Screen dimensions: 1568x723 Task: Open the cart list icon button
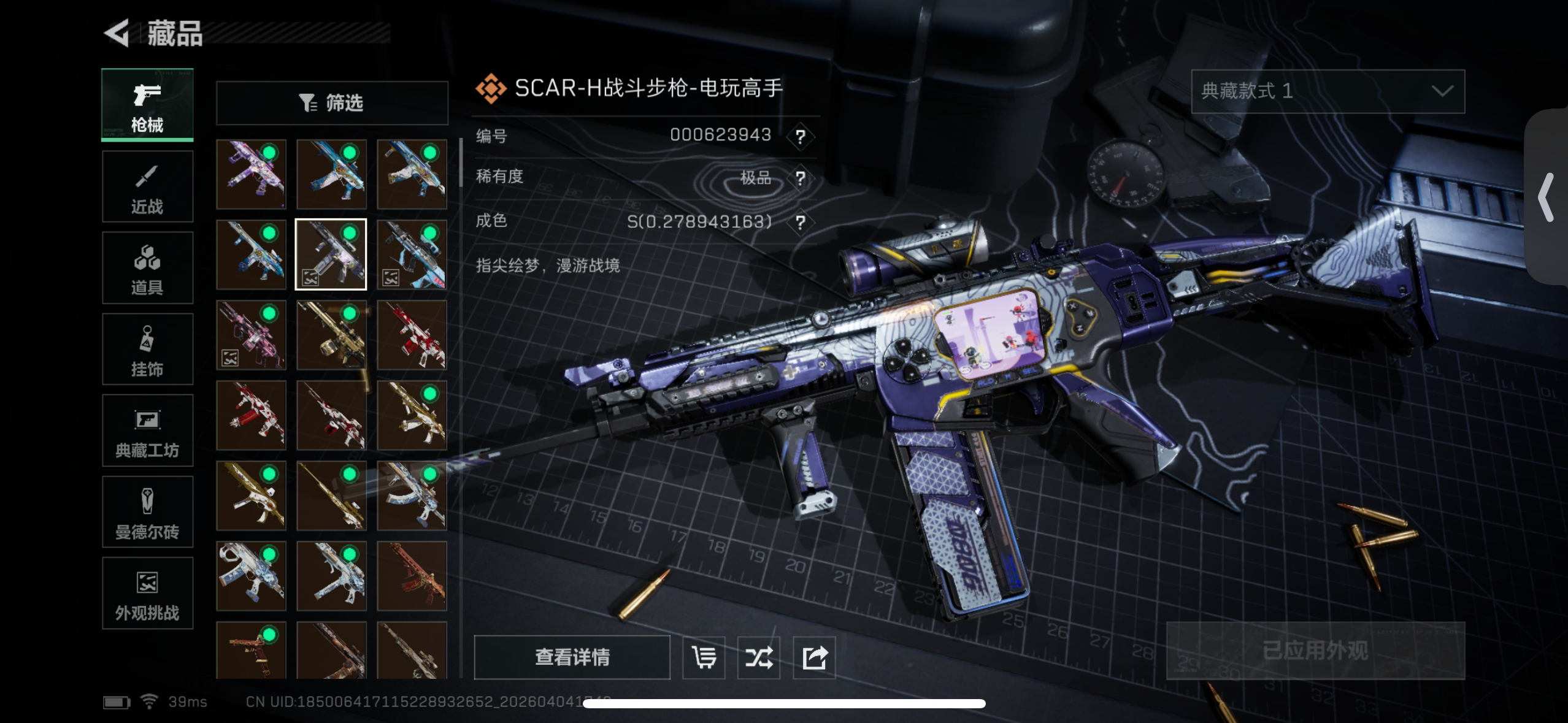coord(704,657)
